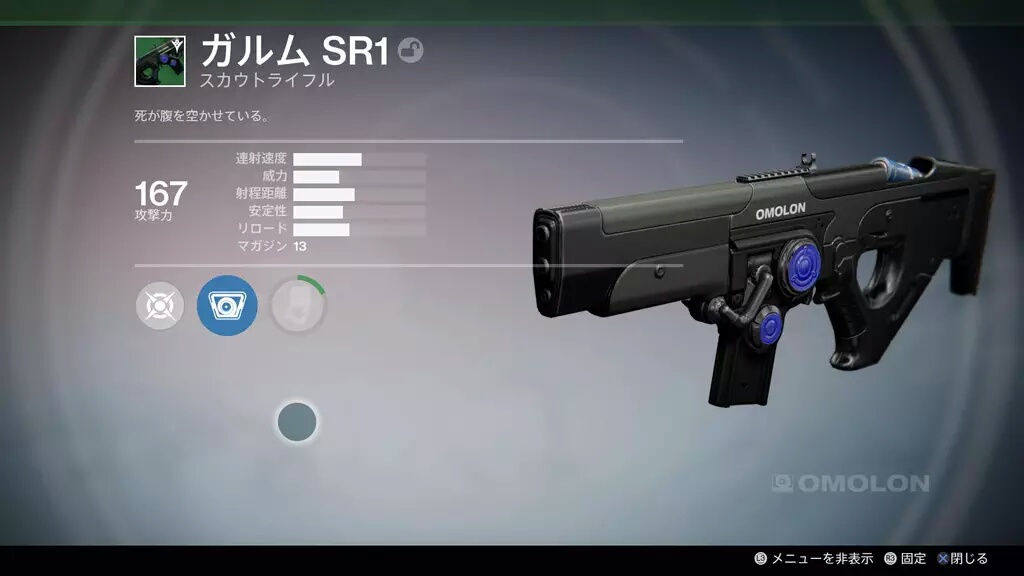Click the ガルム SR1 weapon thumbnail icon
This screenshot has width=1024, height=576.
[160, 61]
